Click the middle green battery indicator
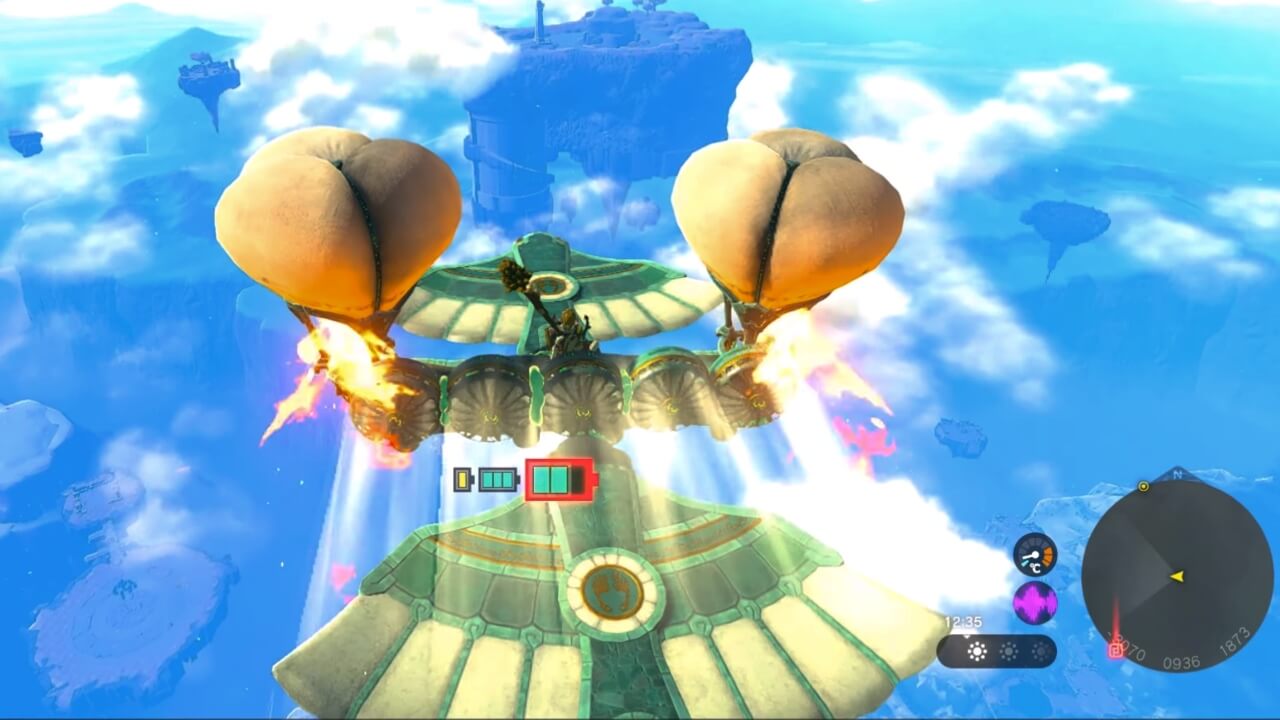Screen dimensions: 1280x720 497,478
